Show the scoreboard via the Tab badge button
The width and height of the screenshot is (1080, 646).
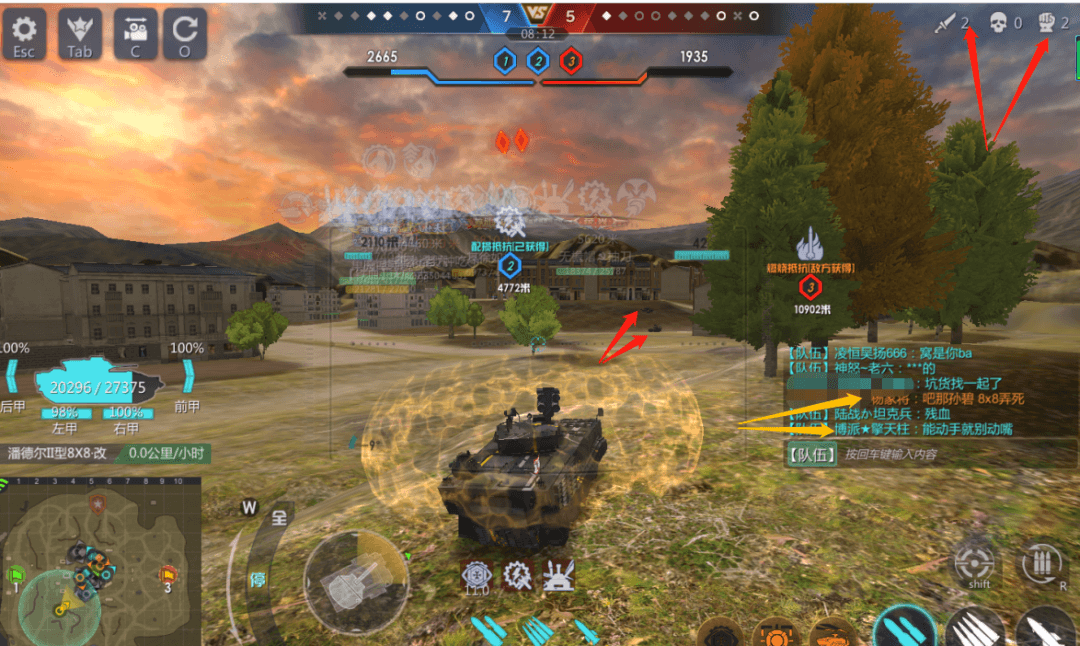coord(79,34)
